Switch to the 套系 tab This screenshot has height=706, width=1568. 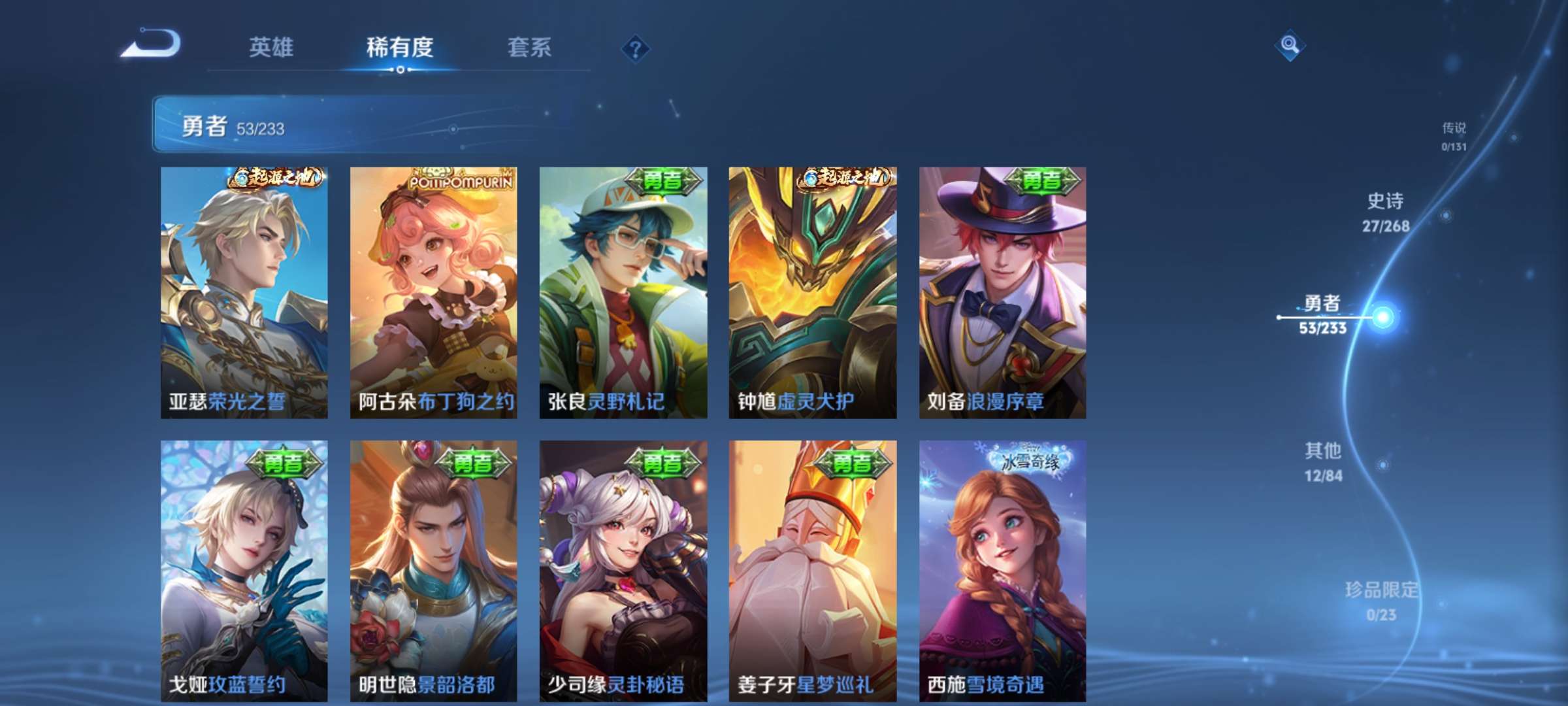pos(529,47)
